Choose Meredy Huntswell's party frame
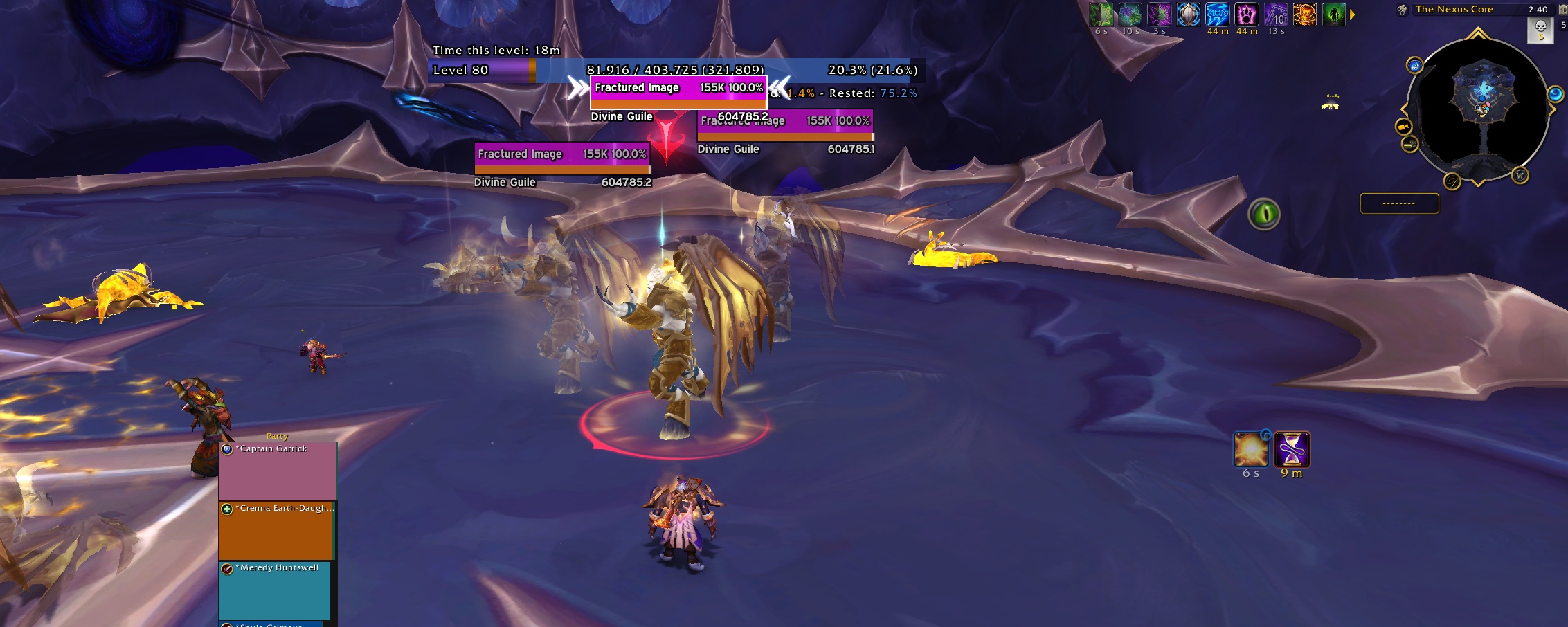Viewport: 1568px width, 627px height. pyautogui.click(x=275, y=590)
